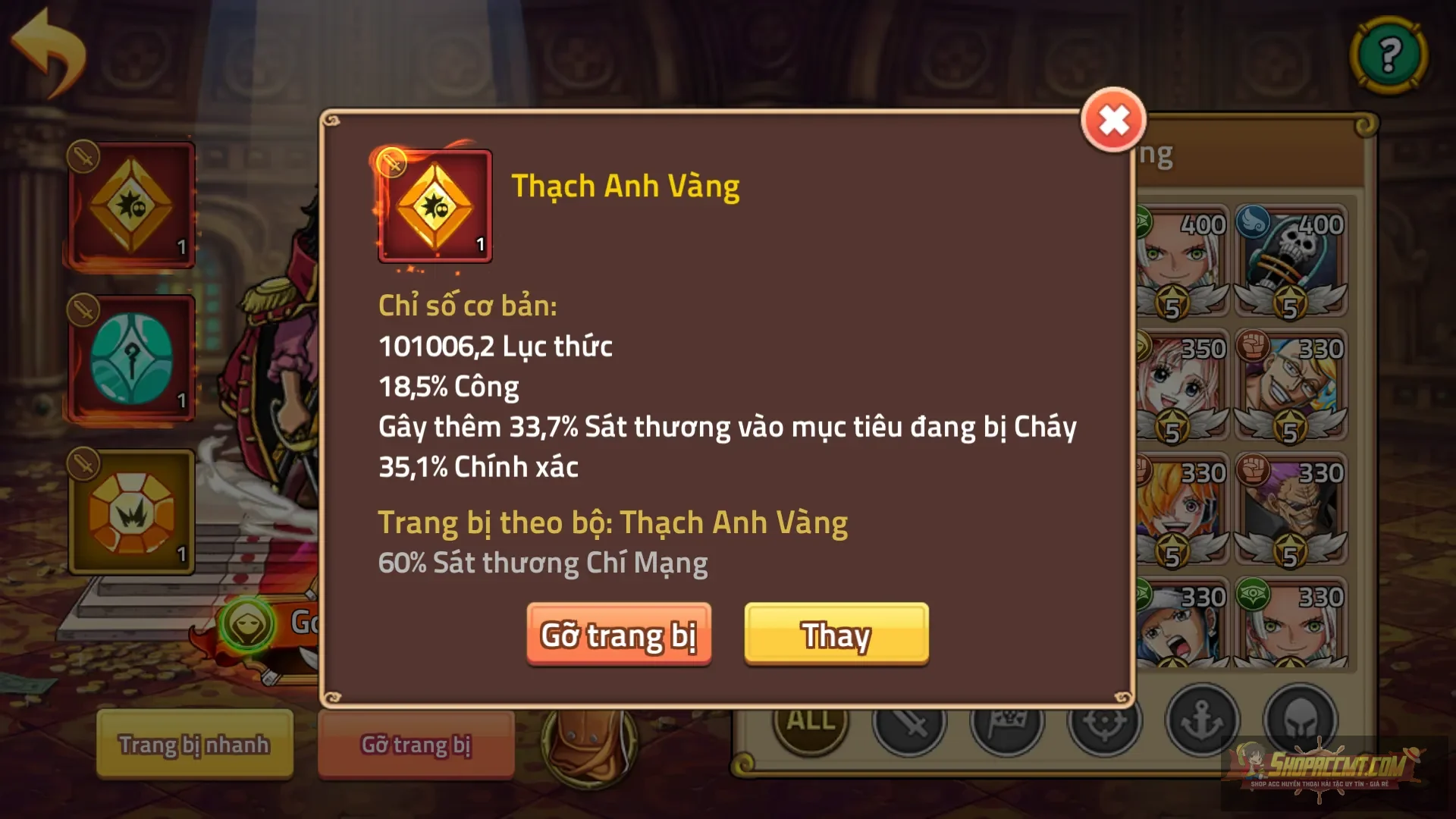Click the red gem equipment slot in sidebar
Screen dimensions: 1456x819
coord(130,205)
